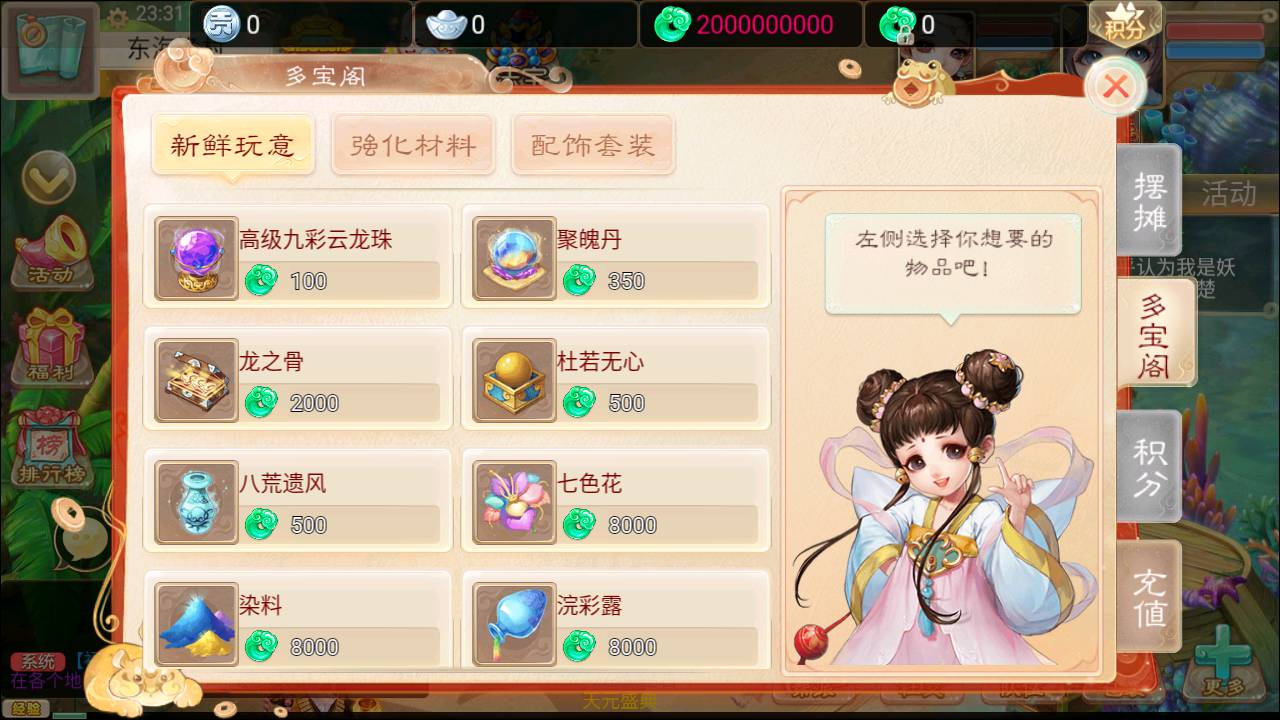The height and width of the screenshot is (720, 1280).
Task: Switch to the 强化材料 tab
Action: (413, 144)
